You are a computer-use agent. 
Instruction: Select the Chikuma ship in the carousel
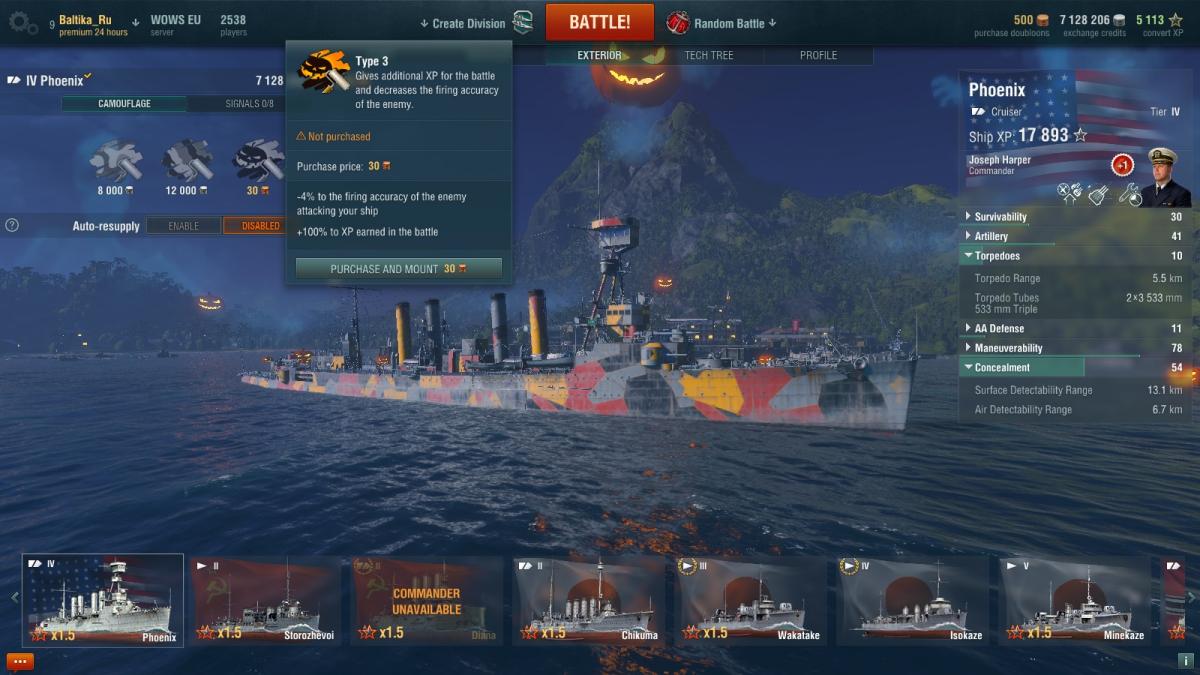click(588, 602)
